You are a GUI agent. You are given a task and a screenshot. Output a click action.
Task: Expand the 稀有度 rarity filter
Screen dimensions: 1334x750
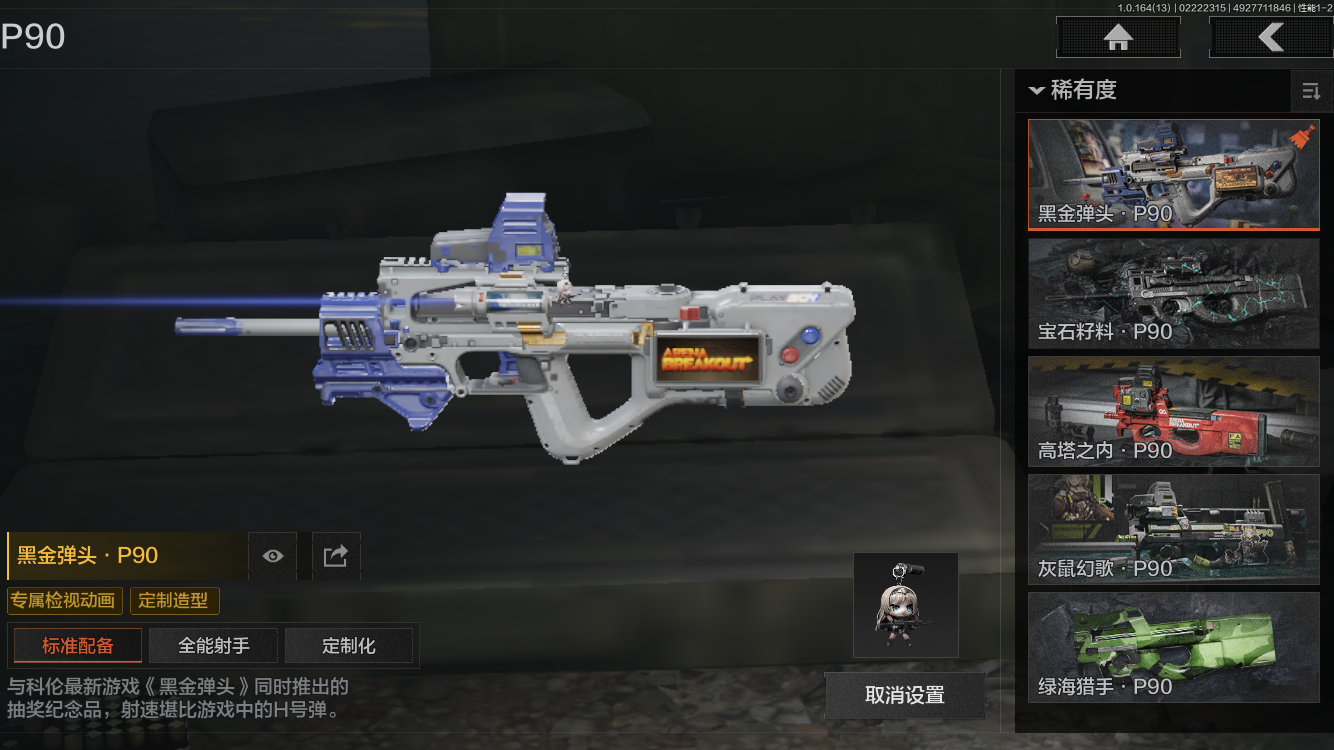tap(1073, 90)
